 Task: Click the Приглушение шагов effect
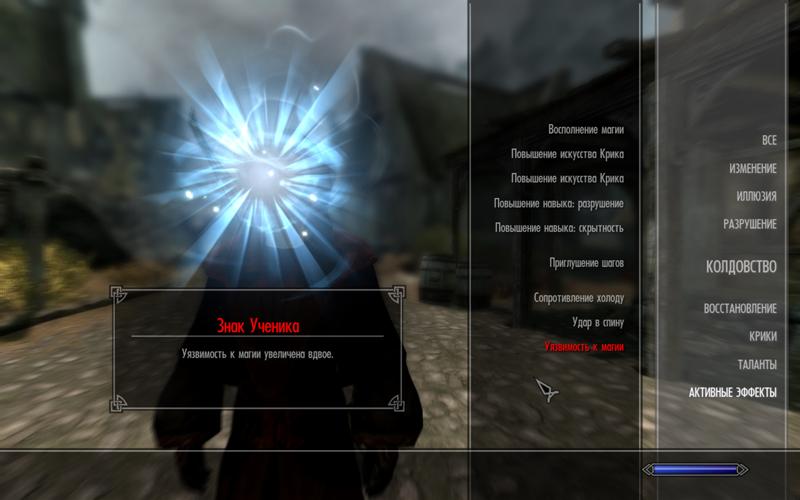coord(586,263)
